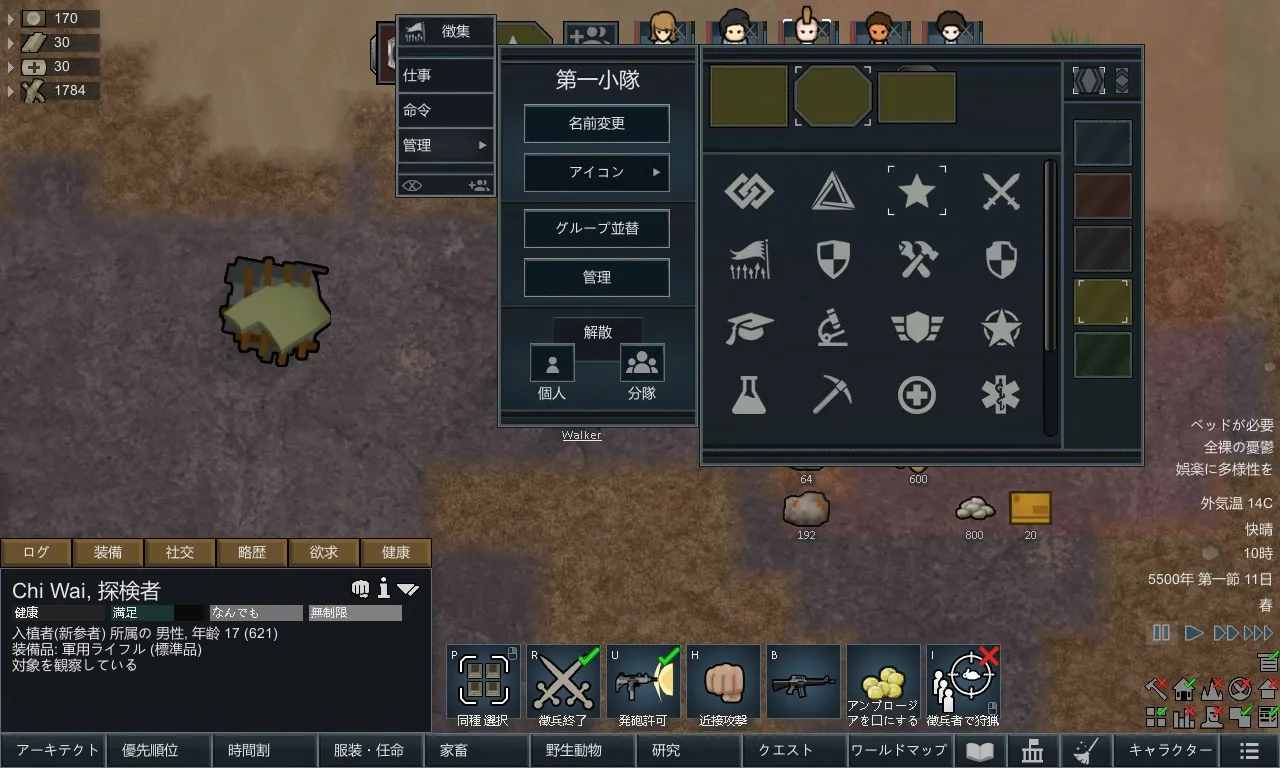
Task: Pause the game with pause button
Action: 1161,632
